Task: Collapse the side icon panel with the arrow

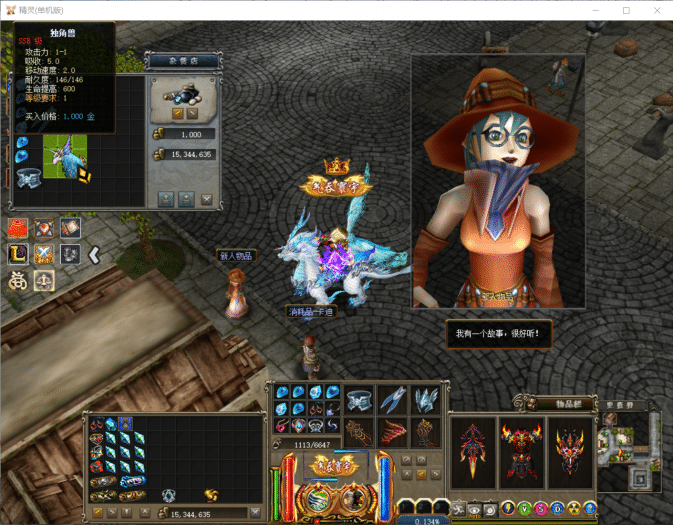Action: [94, 255]
